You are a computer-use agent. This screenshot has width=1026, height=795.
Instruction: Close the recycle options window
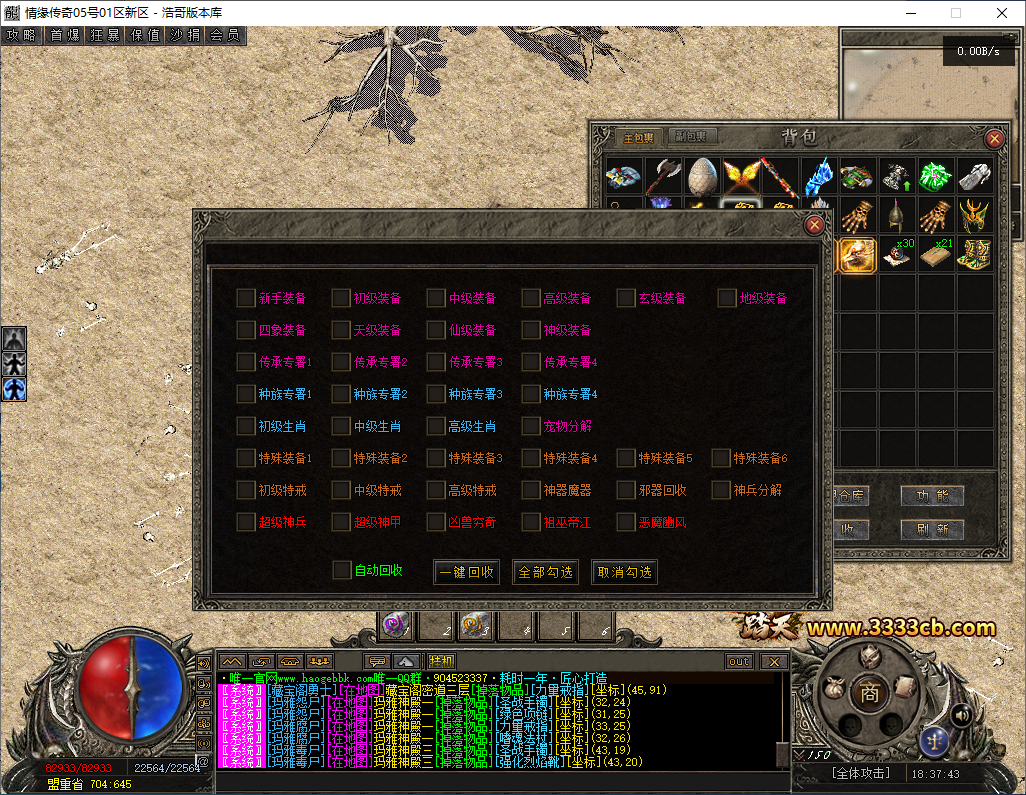815,226
